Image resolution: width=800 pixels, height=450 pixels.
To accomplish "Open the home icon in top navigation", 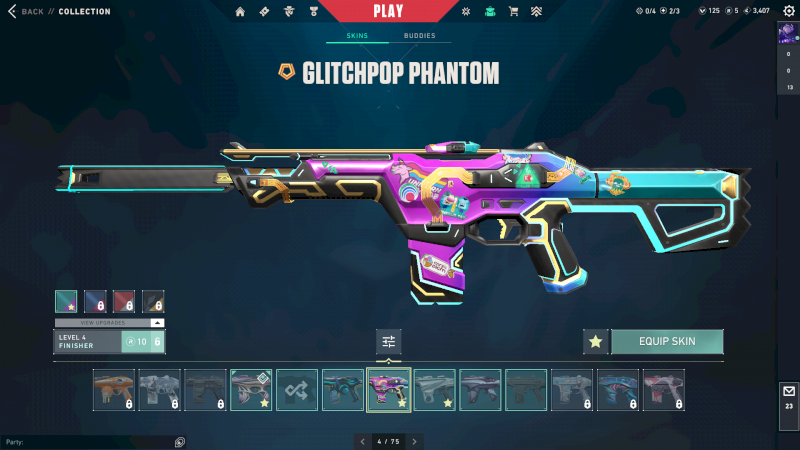I will (x=240, y=12).
